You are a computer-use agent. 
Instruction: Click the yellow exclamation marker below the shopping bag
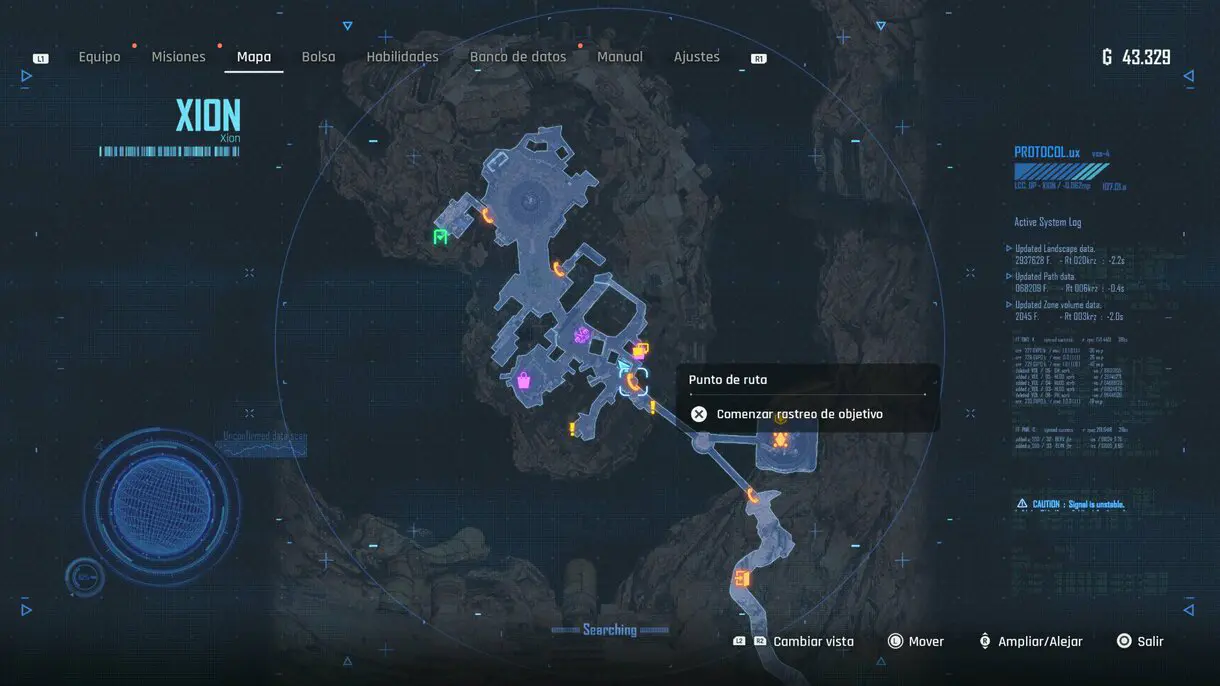[x=573, y=429]
